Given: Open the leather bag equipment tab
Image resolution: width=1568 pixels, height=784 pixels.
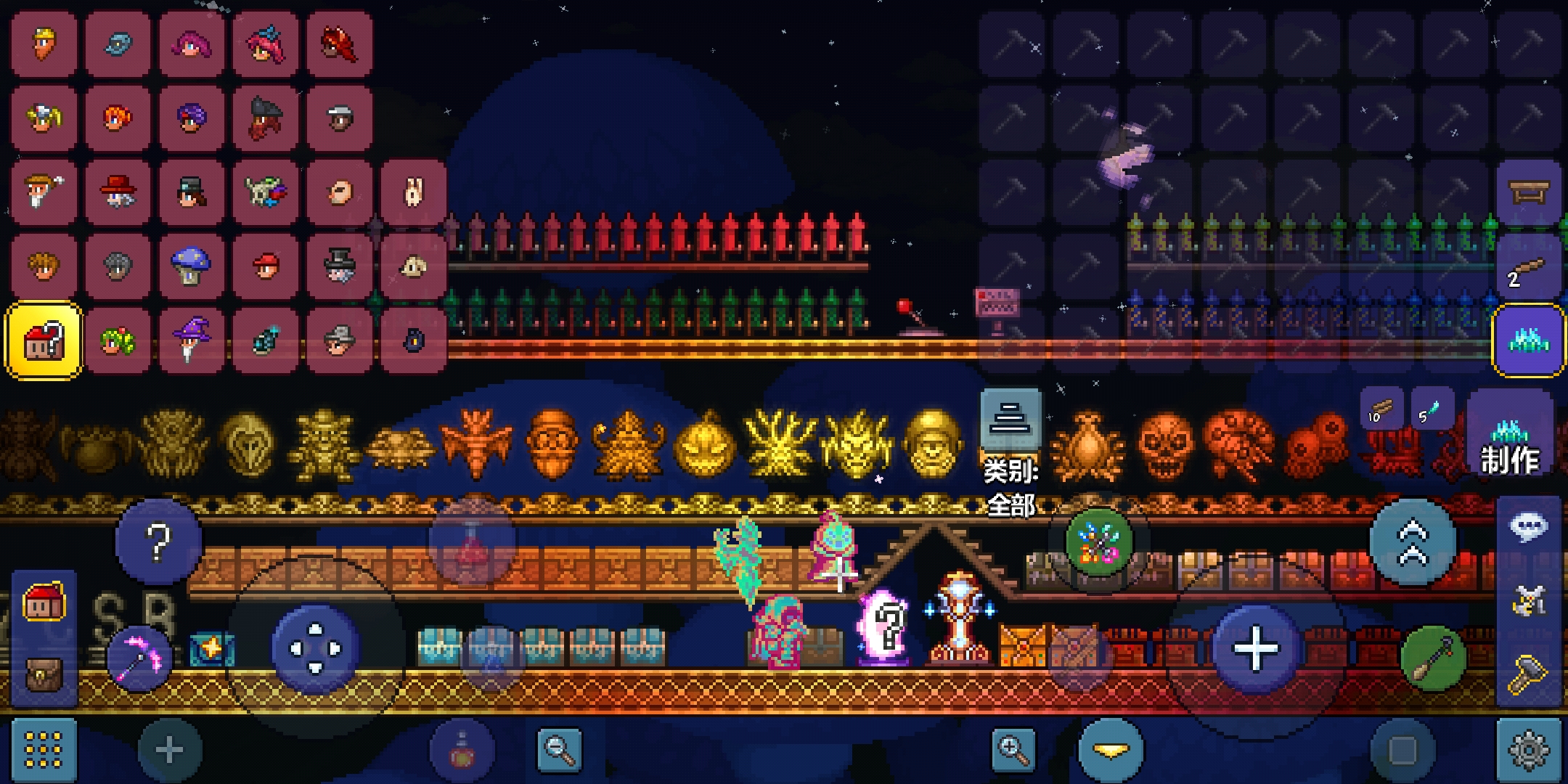Looking at the screenshot, I should pos(44,675).
